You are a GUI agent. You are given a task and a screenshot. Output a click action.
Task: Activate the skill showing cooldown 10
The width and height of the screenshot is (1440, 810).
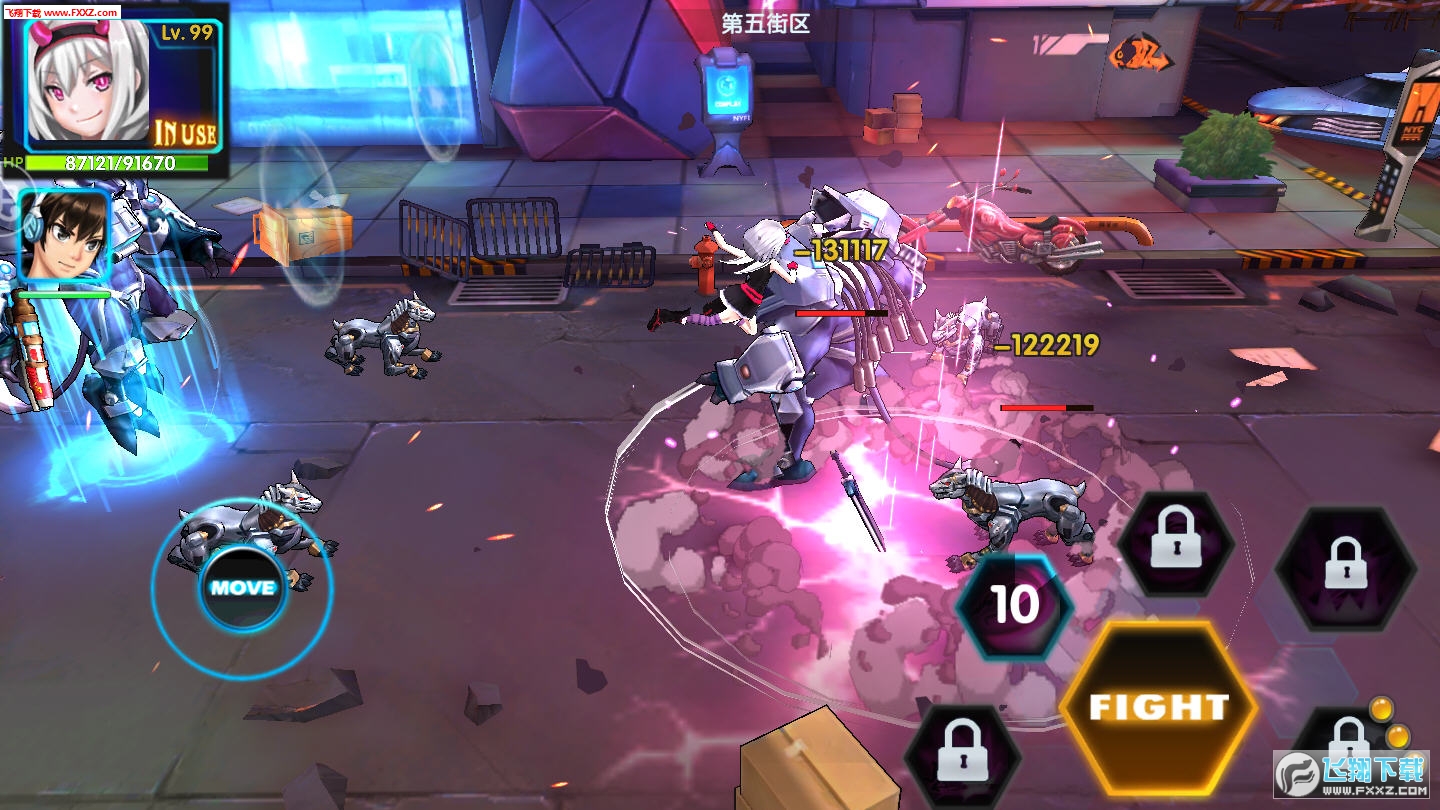[x=1014, y=605]
